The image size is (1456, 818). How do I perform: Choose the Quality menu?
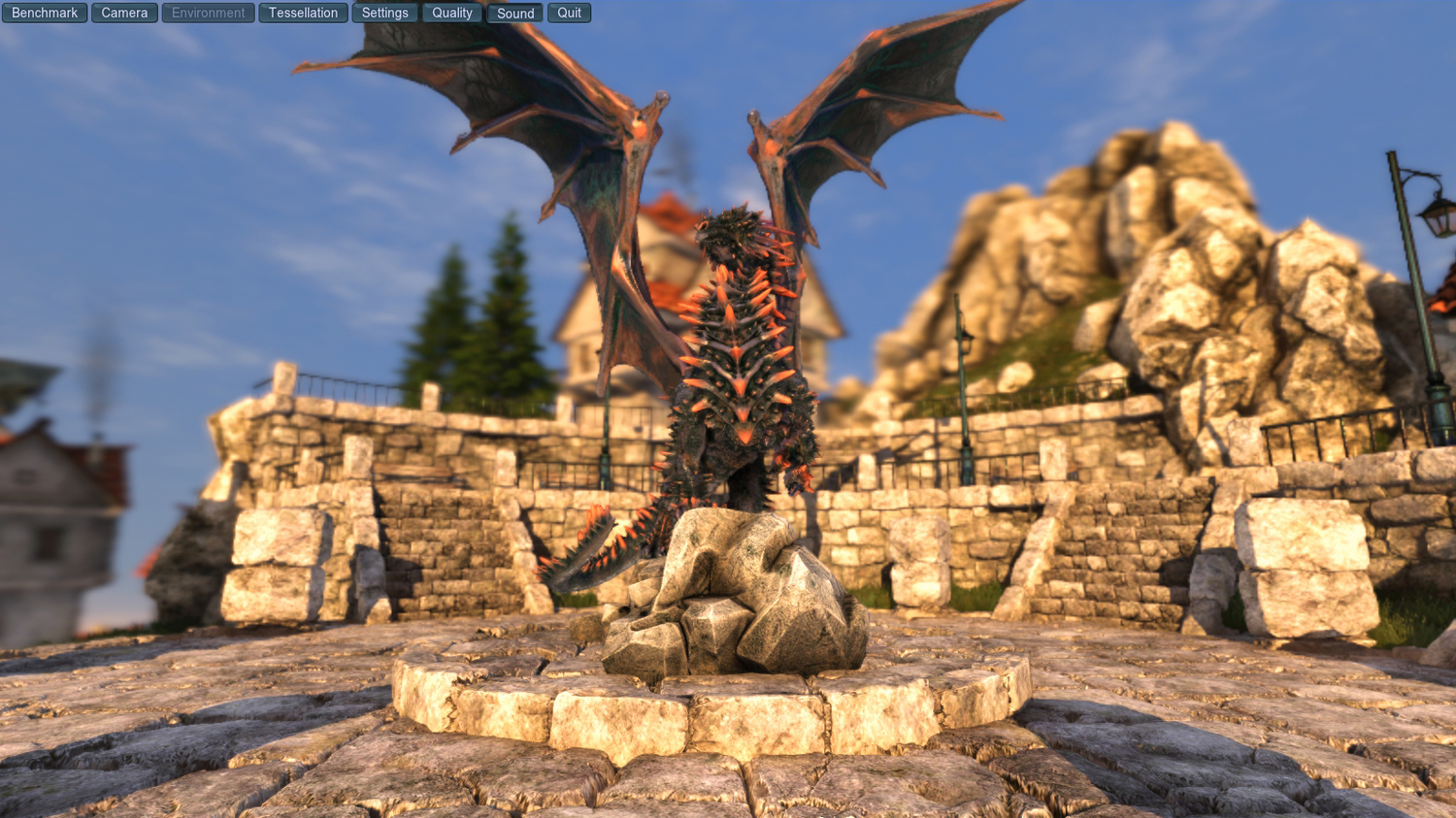click(x=451, y=13)
